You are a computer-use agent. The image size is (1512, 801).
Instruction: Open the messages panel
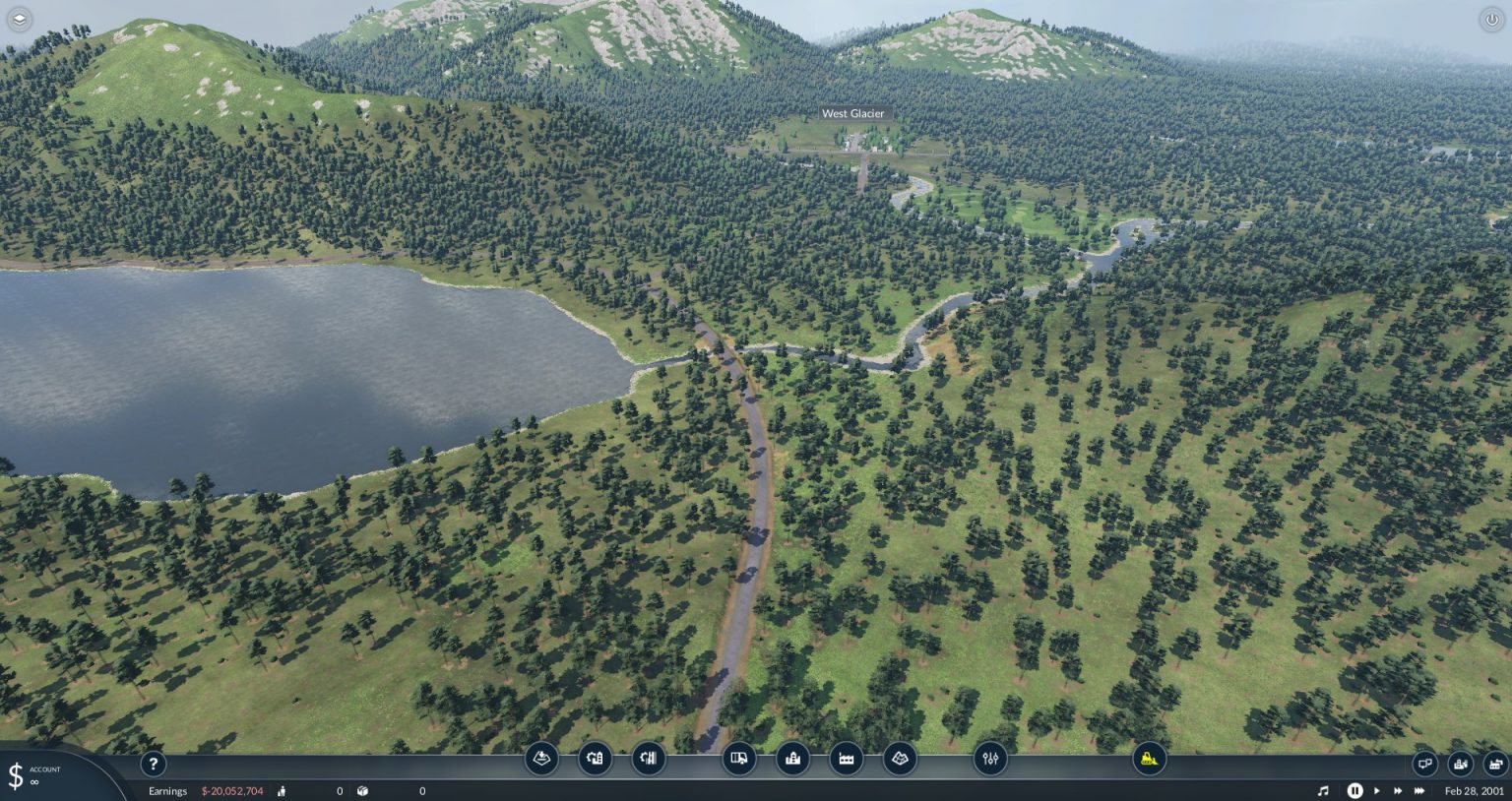(1424, 763)
